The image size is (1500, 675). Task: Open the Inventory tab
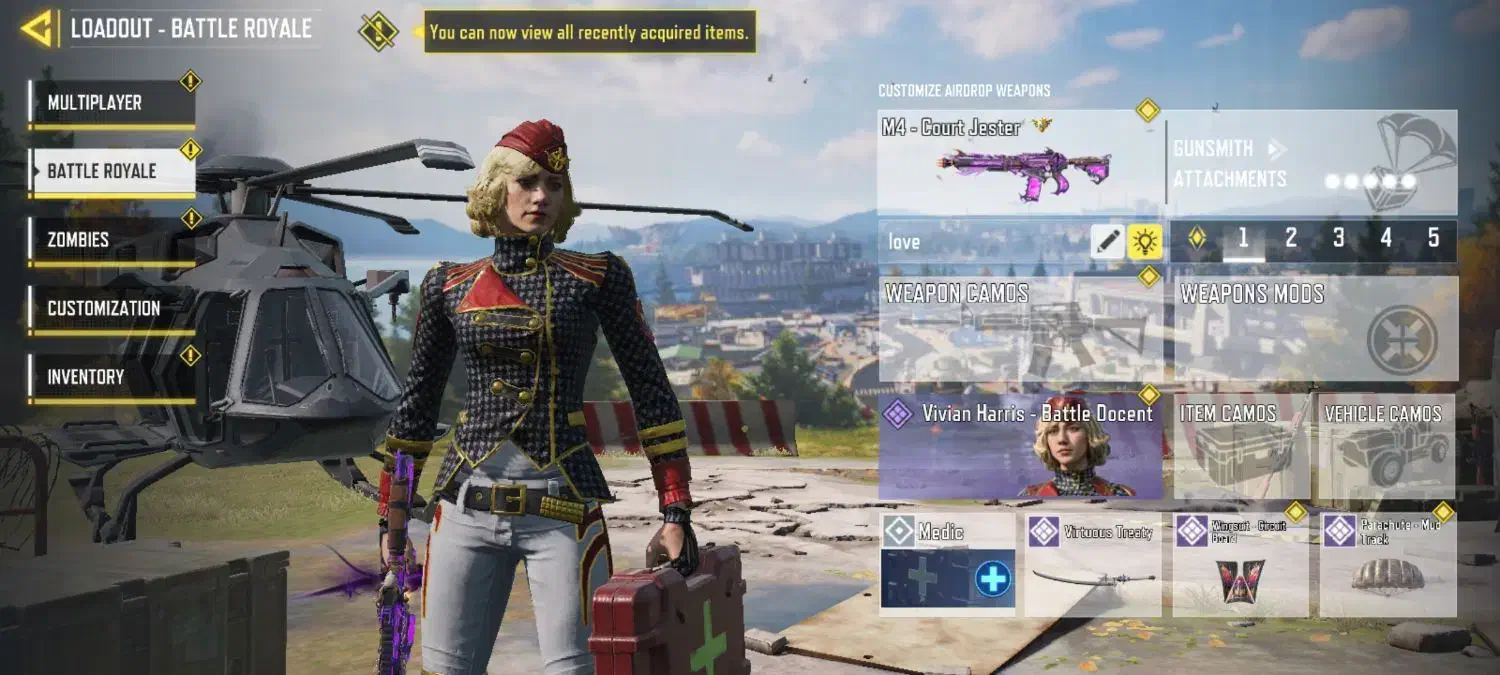click(x=111, y=377)
